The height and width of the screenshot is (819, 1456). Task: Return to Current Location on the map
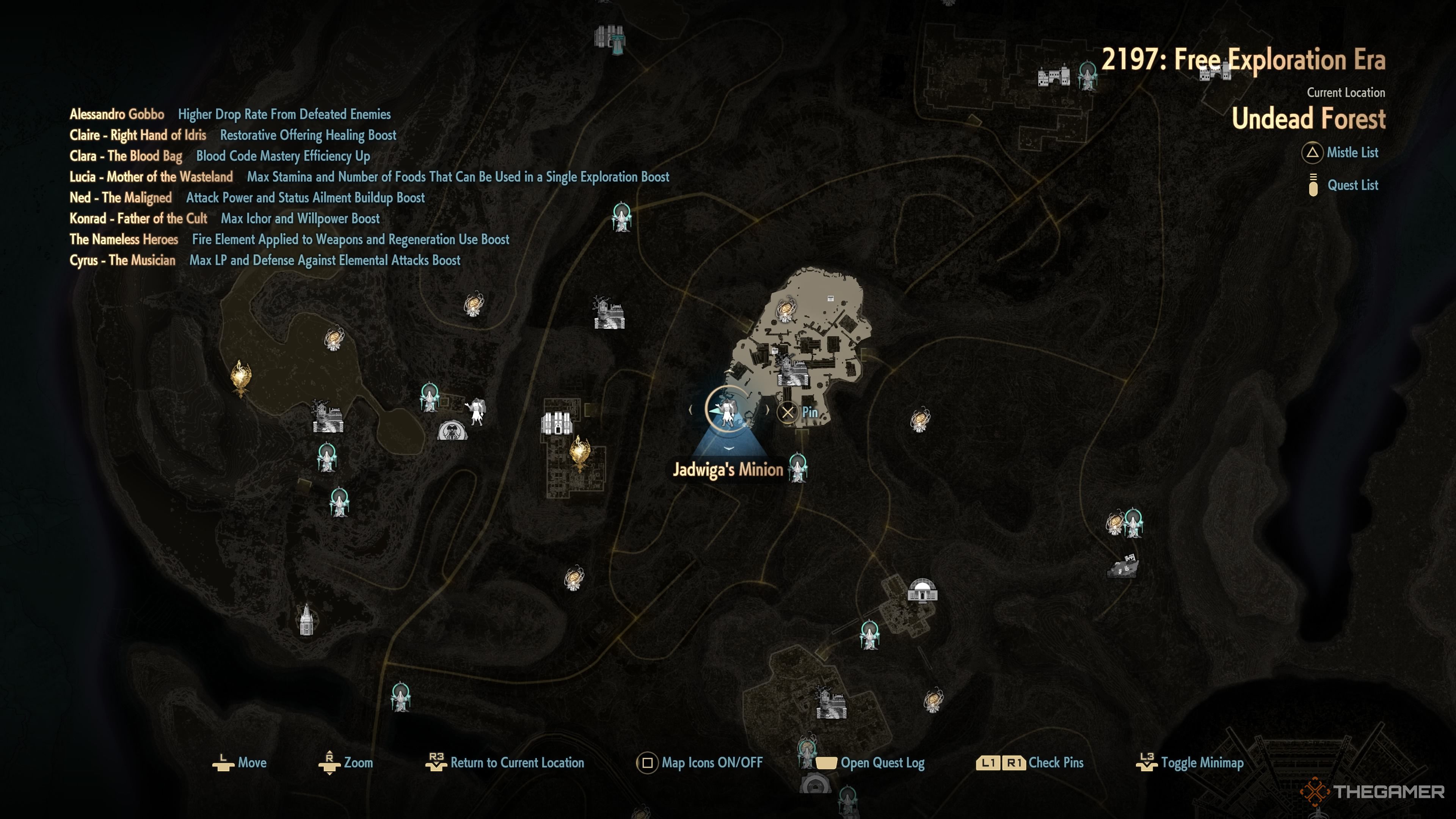pos(504,763)
